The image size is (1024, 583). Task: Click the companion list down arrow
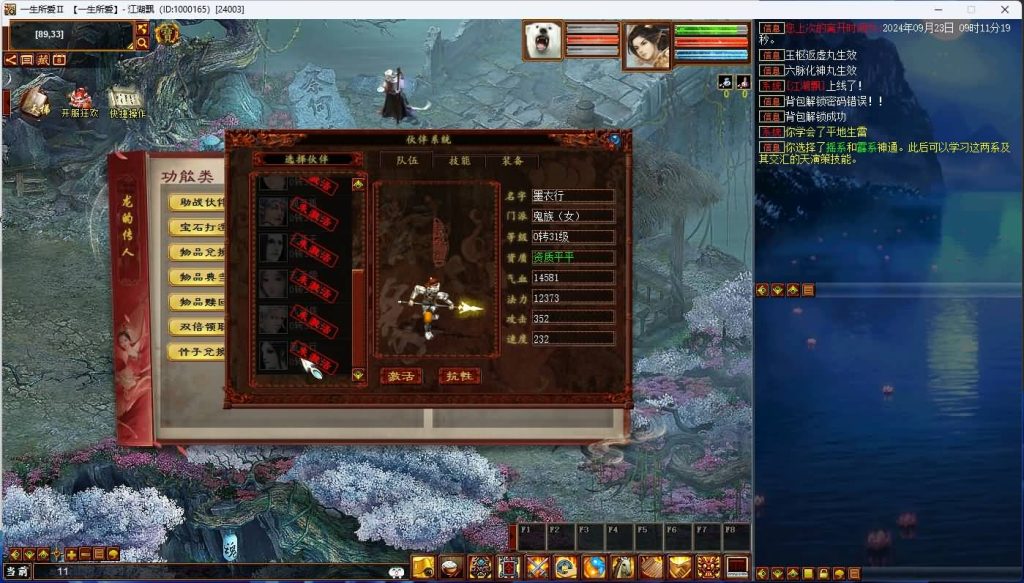point(358,375)
